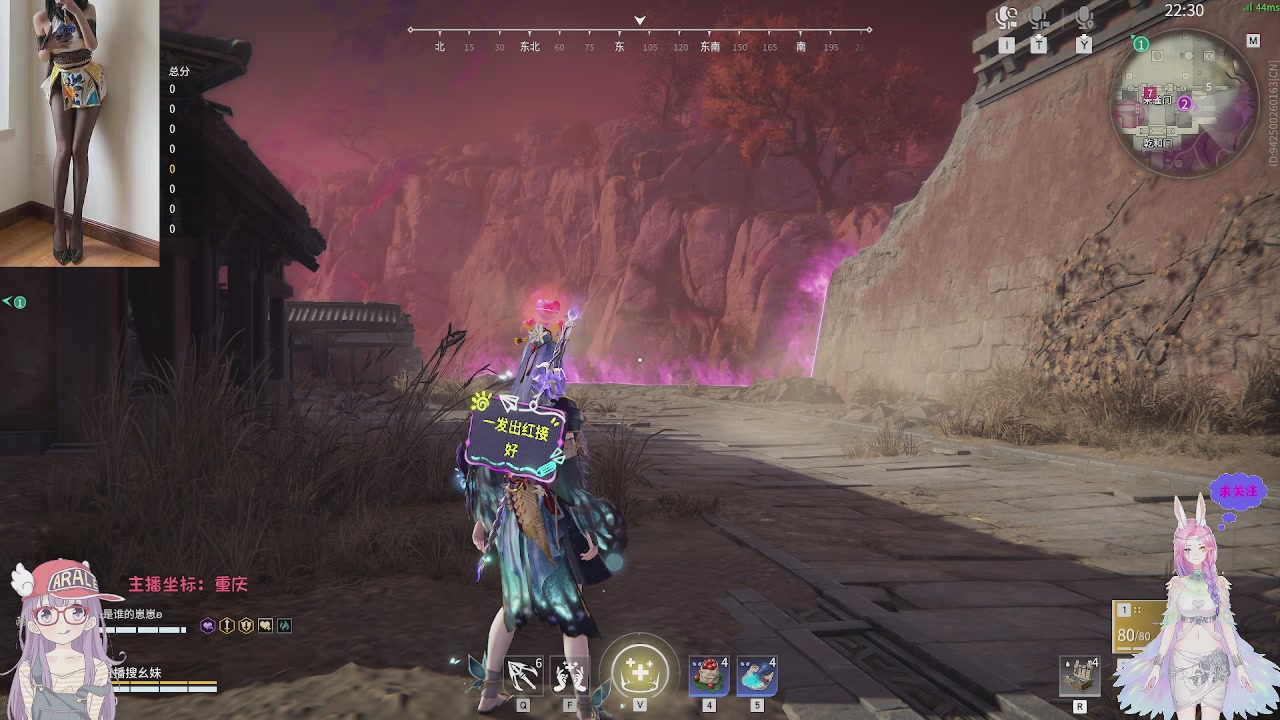
Task: Check the green flame status icon
Action: coord(284,626)
